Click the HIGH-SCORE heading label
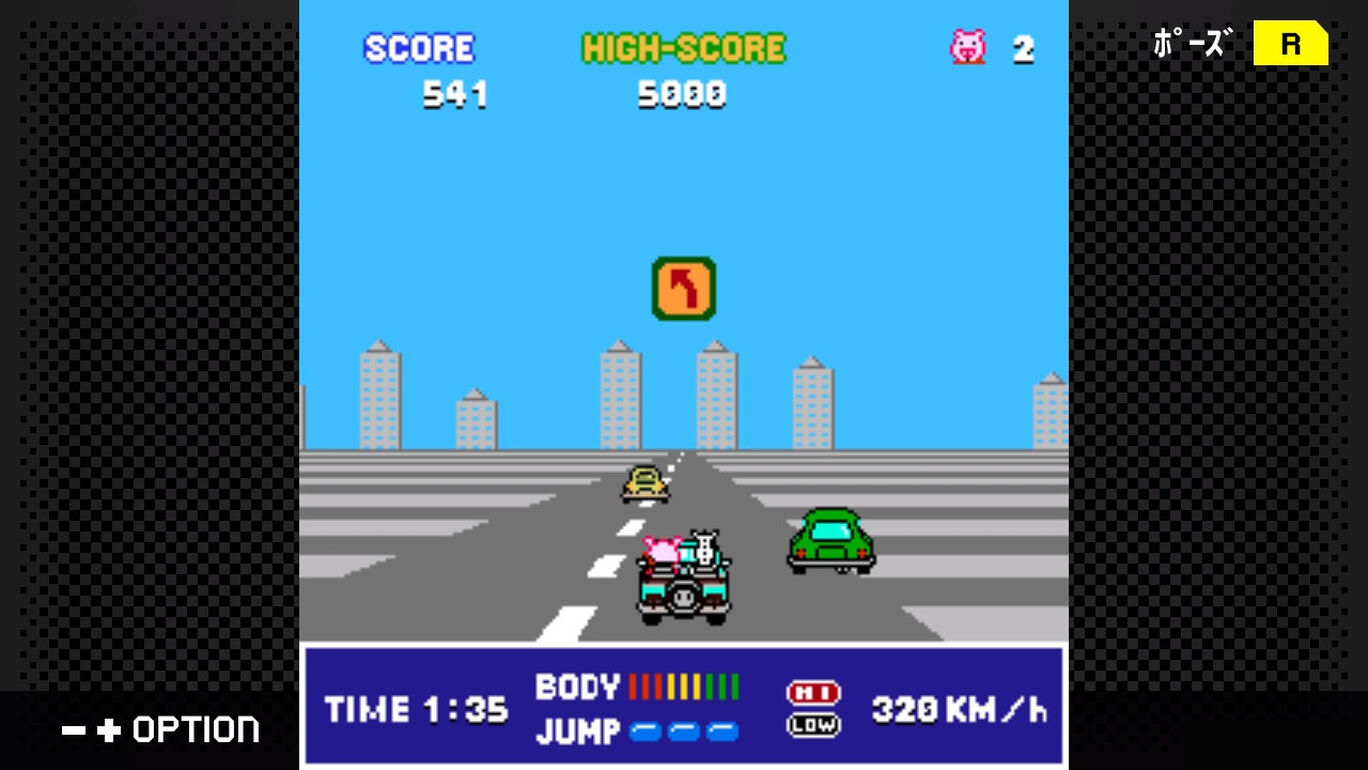 (683, 46)
